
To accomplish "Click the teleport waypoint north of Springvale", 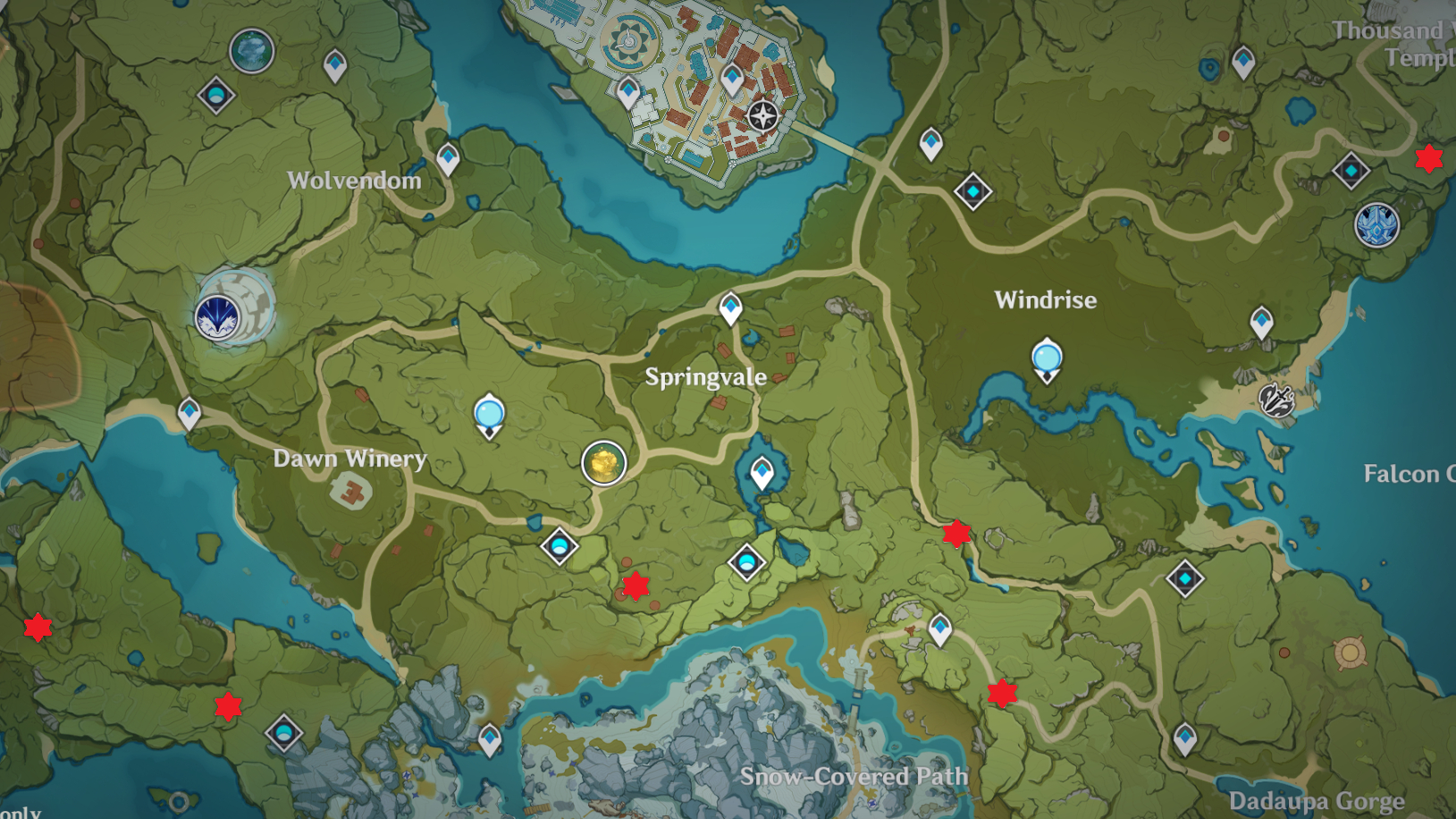I will (731, 308).
